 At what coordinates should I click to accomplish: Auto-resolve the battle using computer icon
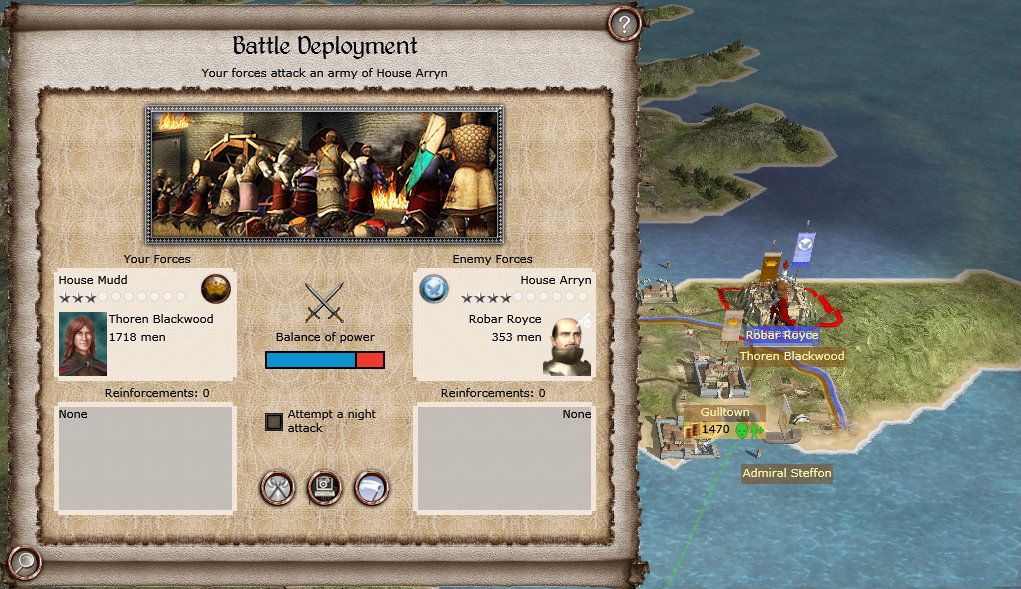tap(324, 488)
